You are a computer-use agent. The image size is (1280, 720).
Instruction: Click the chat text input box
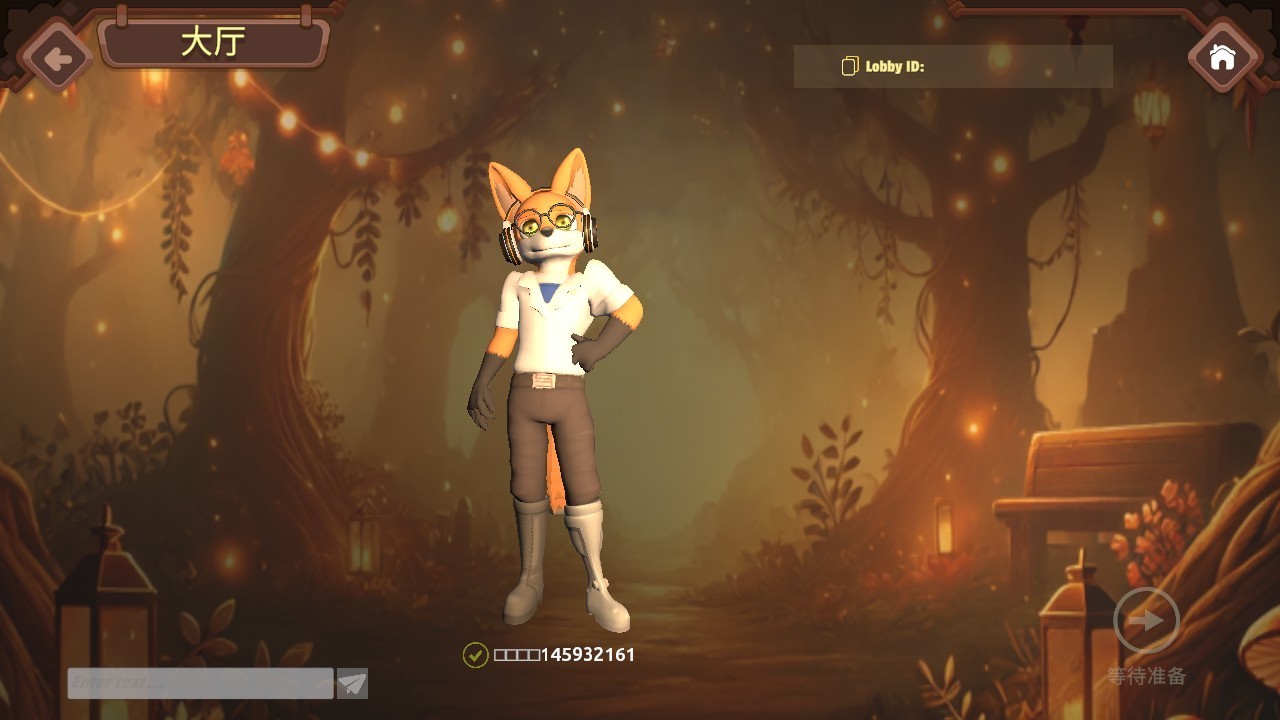[200, 683]
